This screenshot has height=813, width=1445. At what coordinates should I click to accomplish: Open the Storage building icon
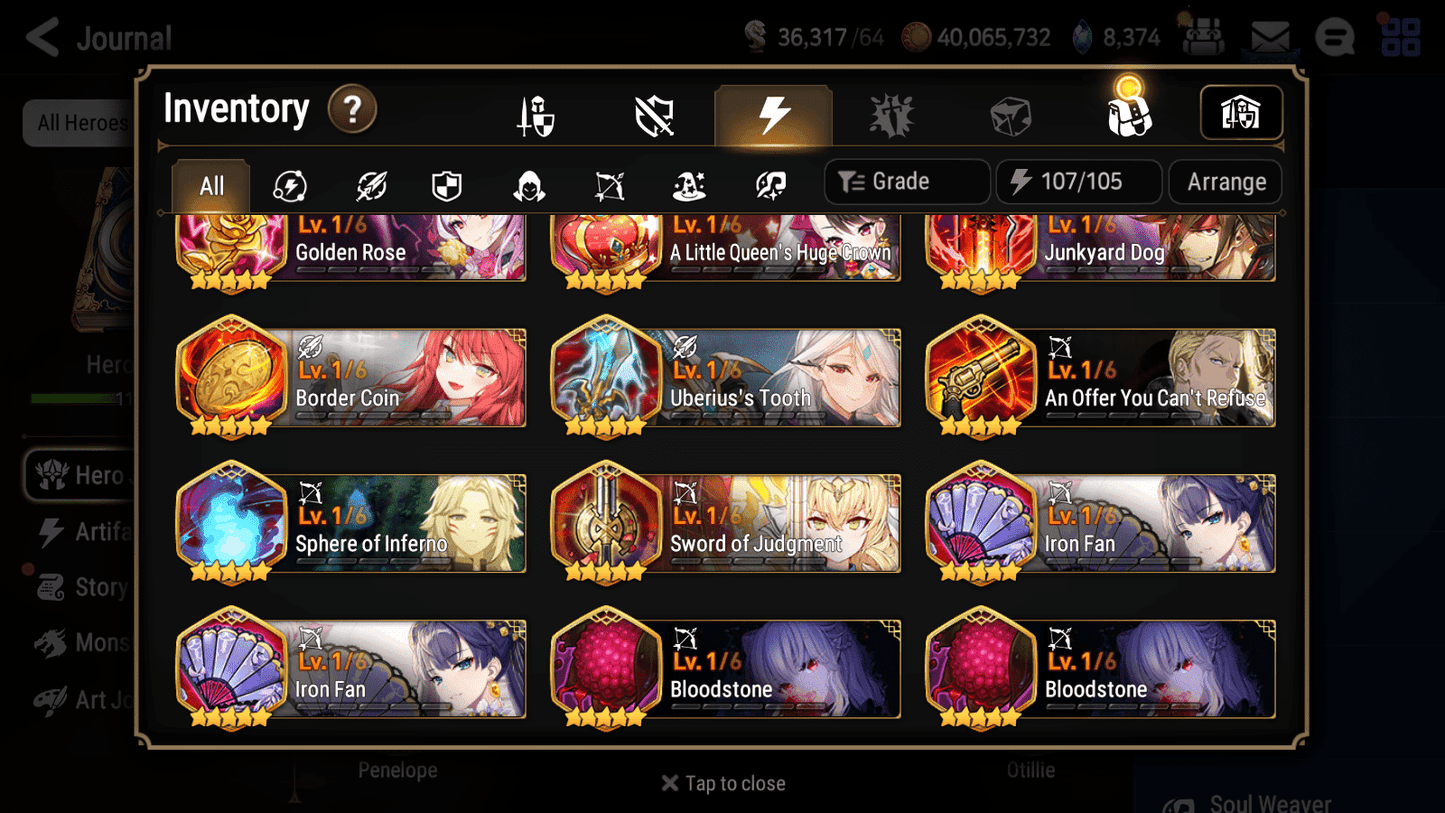[1241, 113]
